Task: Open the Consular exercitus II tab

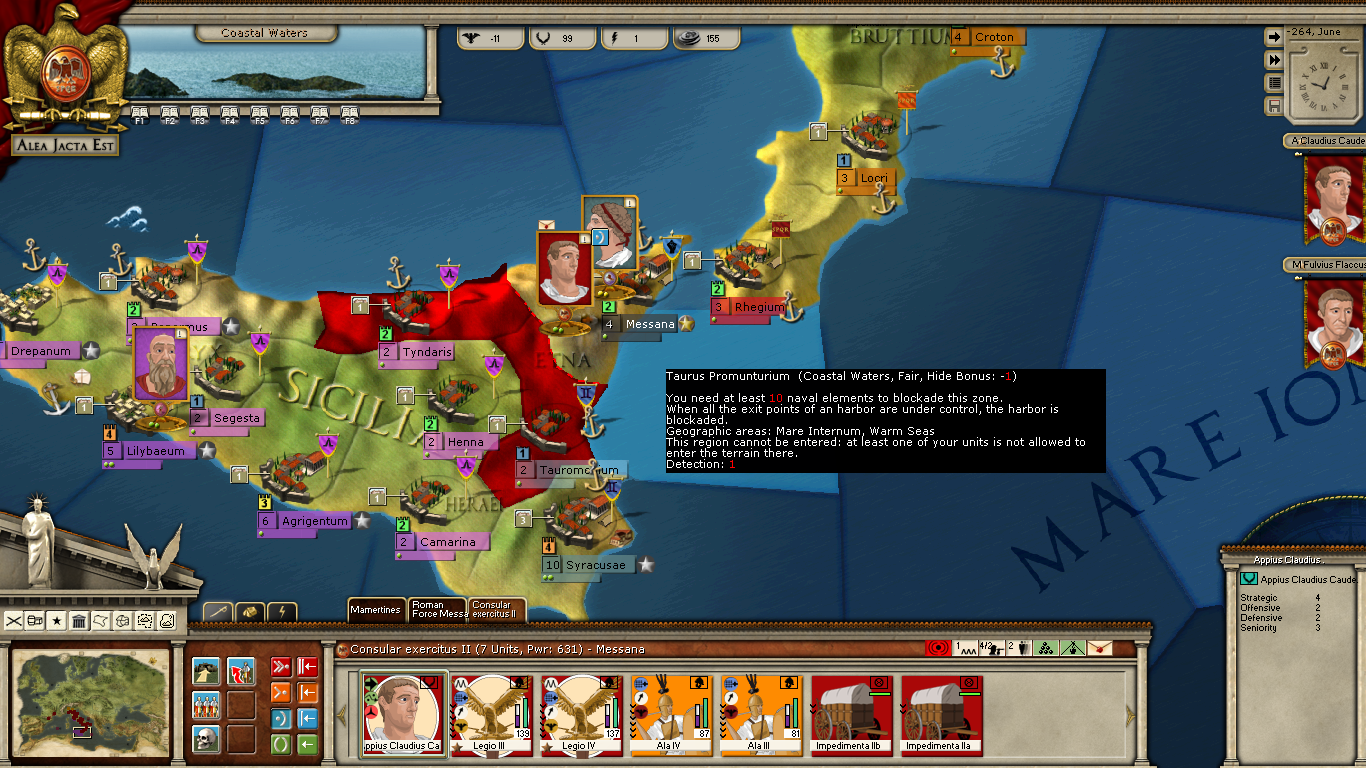Action: tap(496, 609)
